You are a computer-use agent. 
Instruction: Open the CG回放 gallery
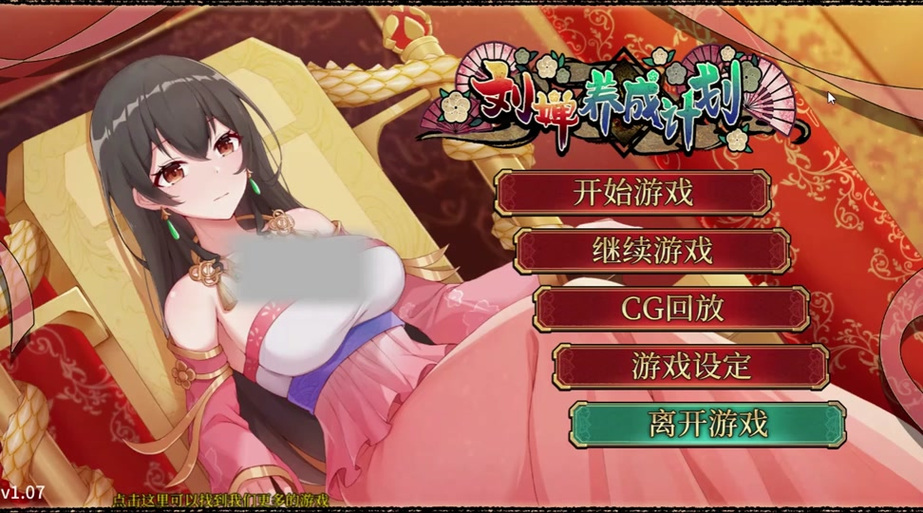click(x=671, y=308)
